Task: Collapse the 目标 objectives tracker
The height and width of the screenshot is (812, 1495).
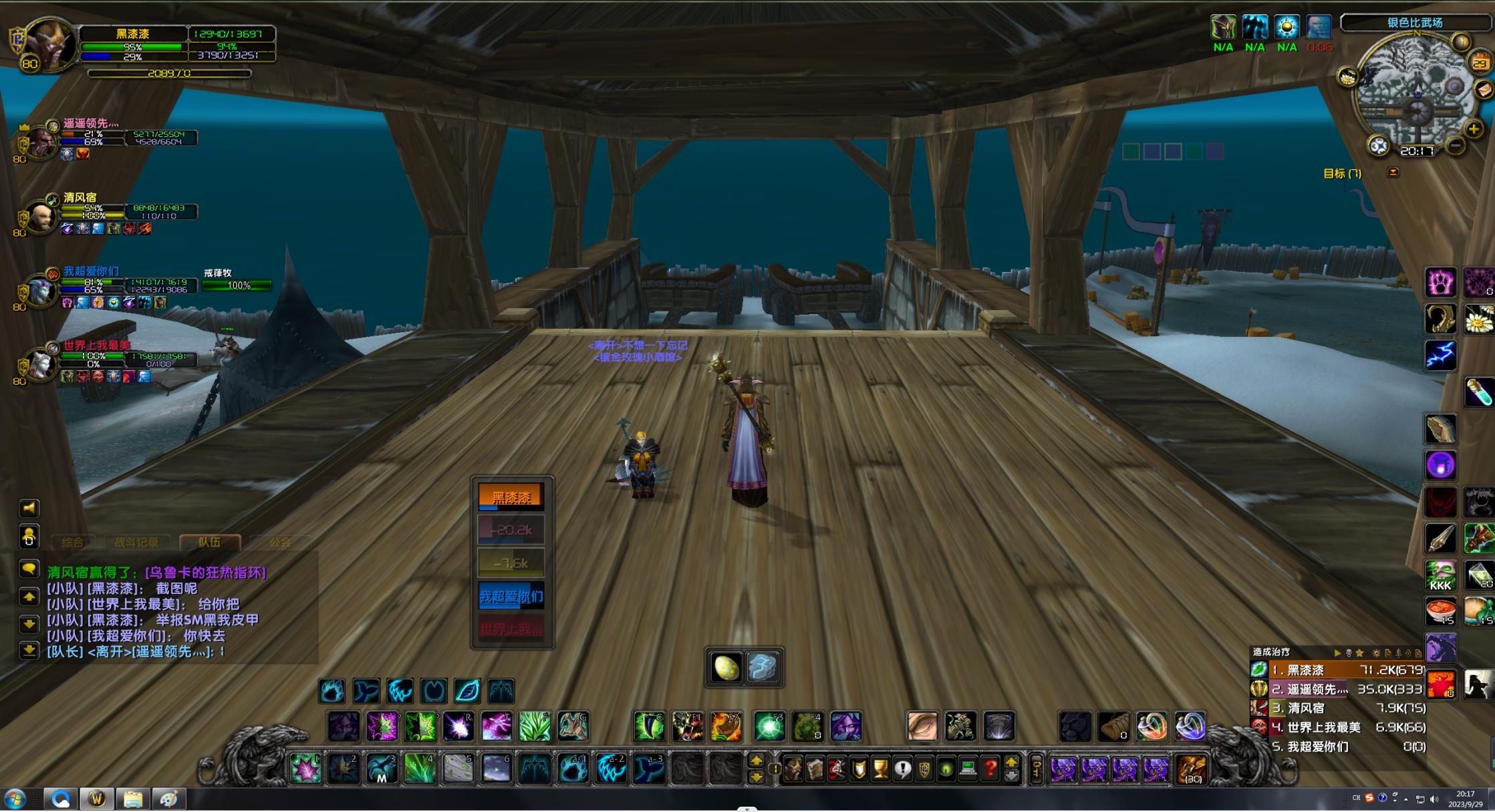Action: point(1393,172)
